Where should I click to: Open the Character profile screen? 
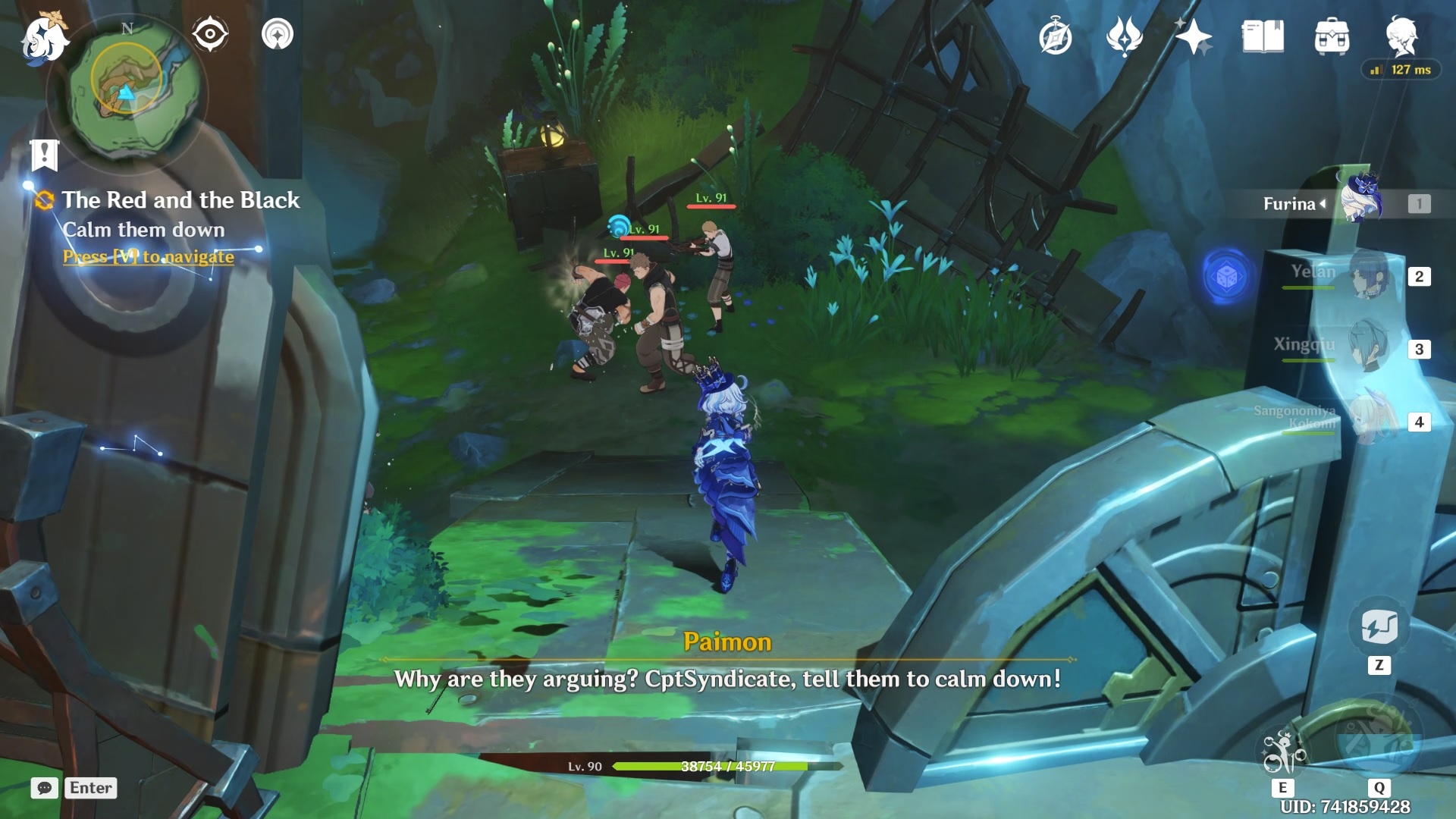(1405, 34)
